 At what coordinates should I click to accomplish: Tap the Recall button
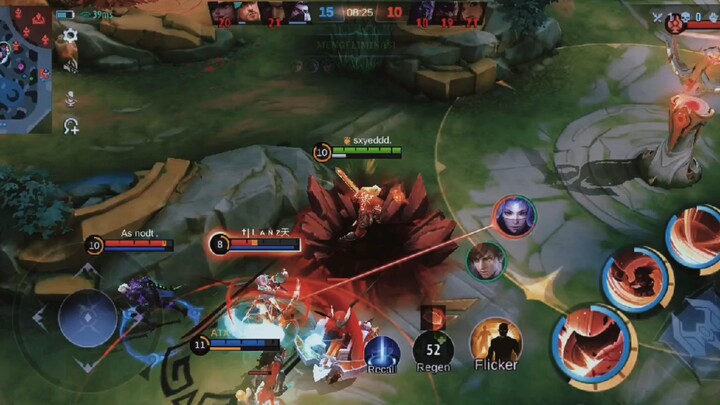pos(381,351)
